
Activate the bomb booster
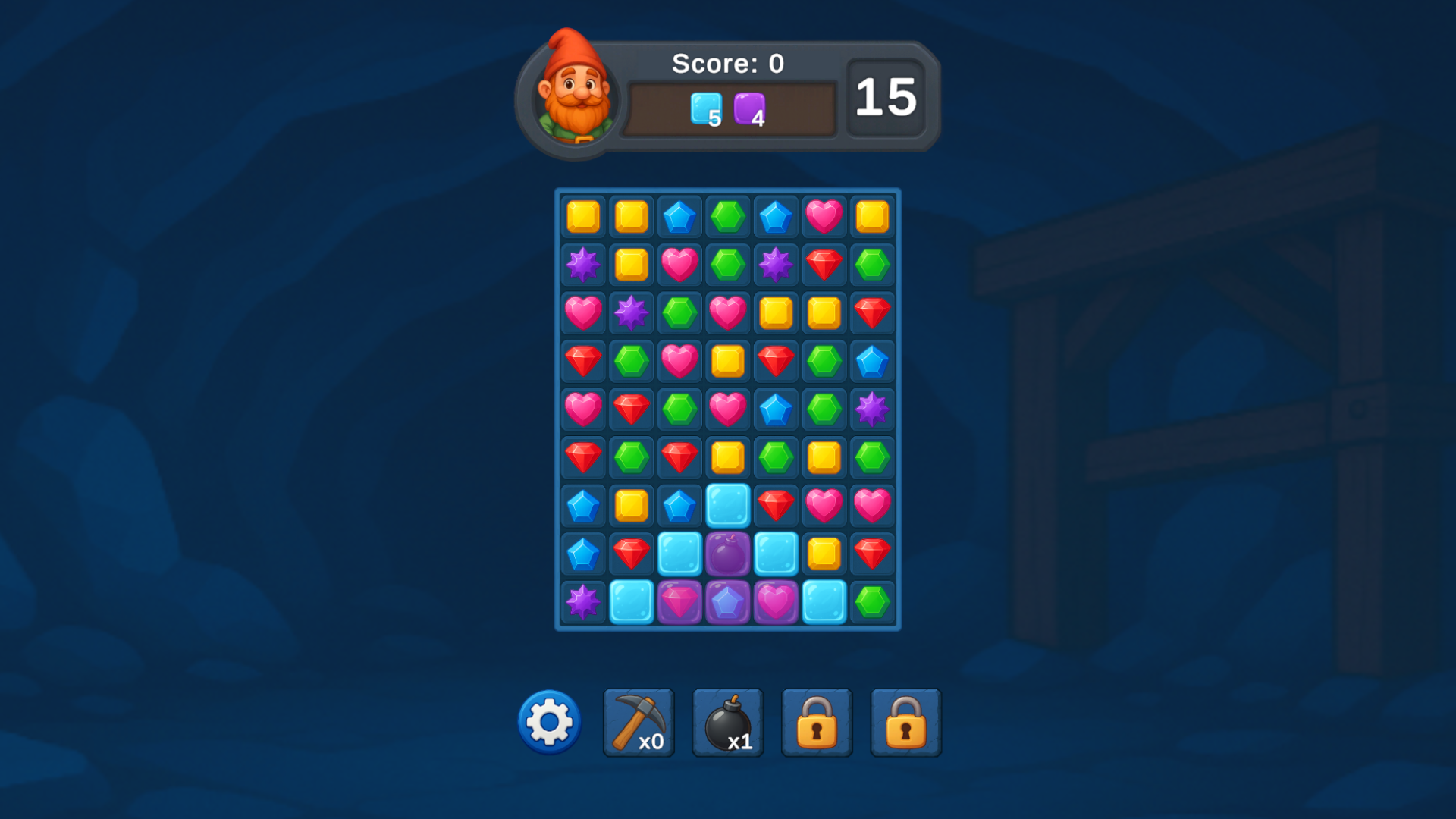[x=726, y=721]
